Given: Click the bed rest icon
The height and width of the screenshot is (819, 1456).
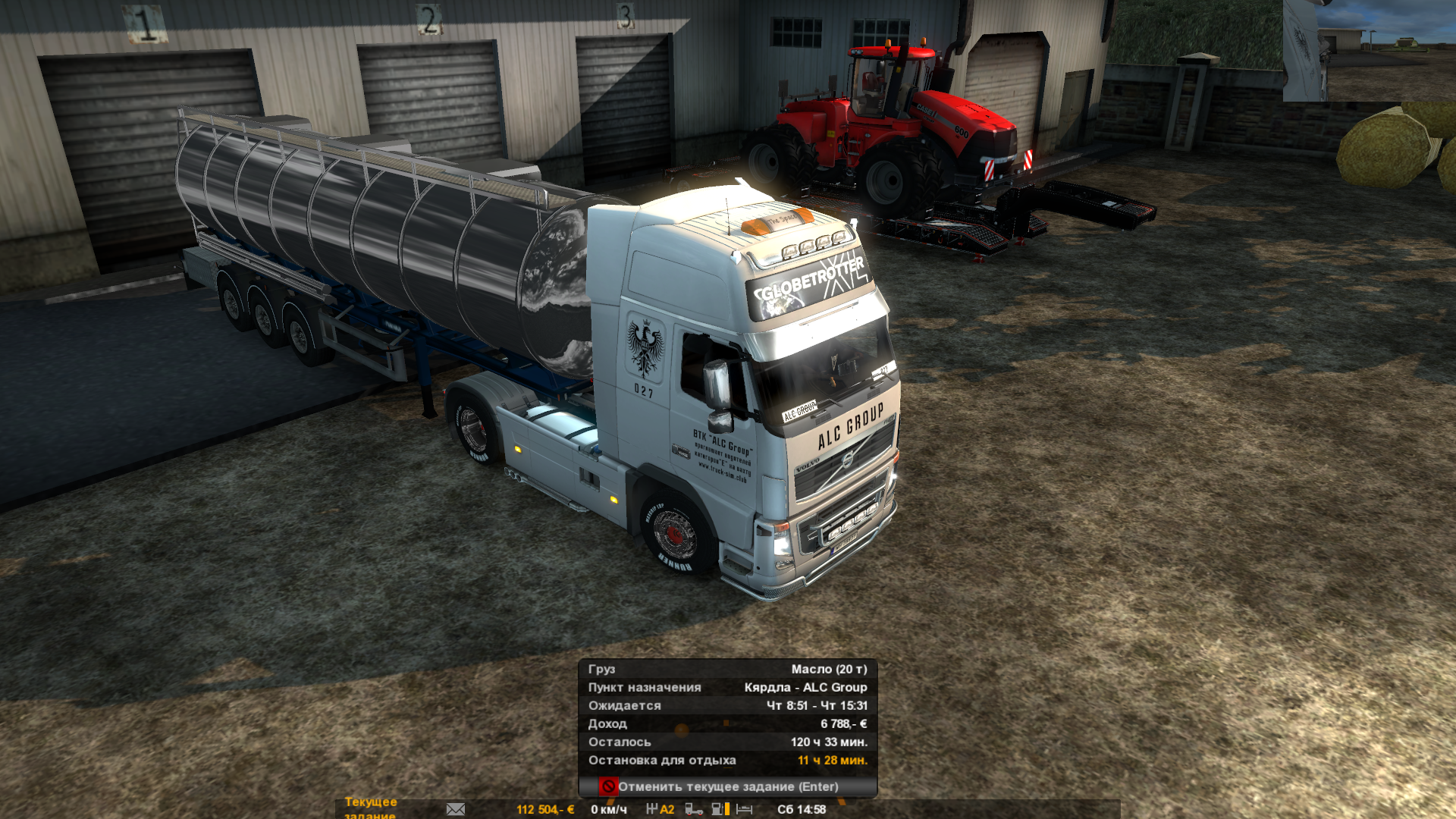Looking at the screenshot, I should pos(745,809).
